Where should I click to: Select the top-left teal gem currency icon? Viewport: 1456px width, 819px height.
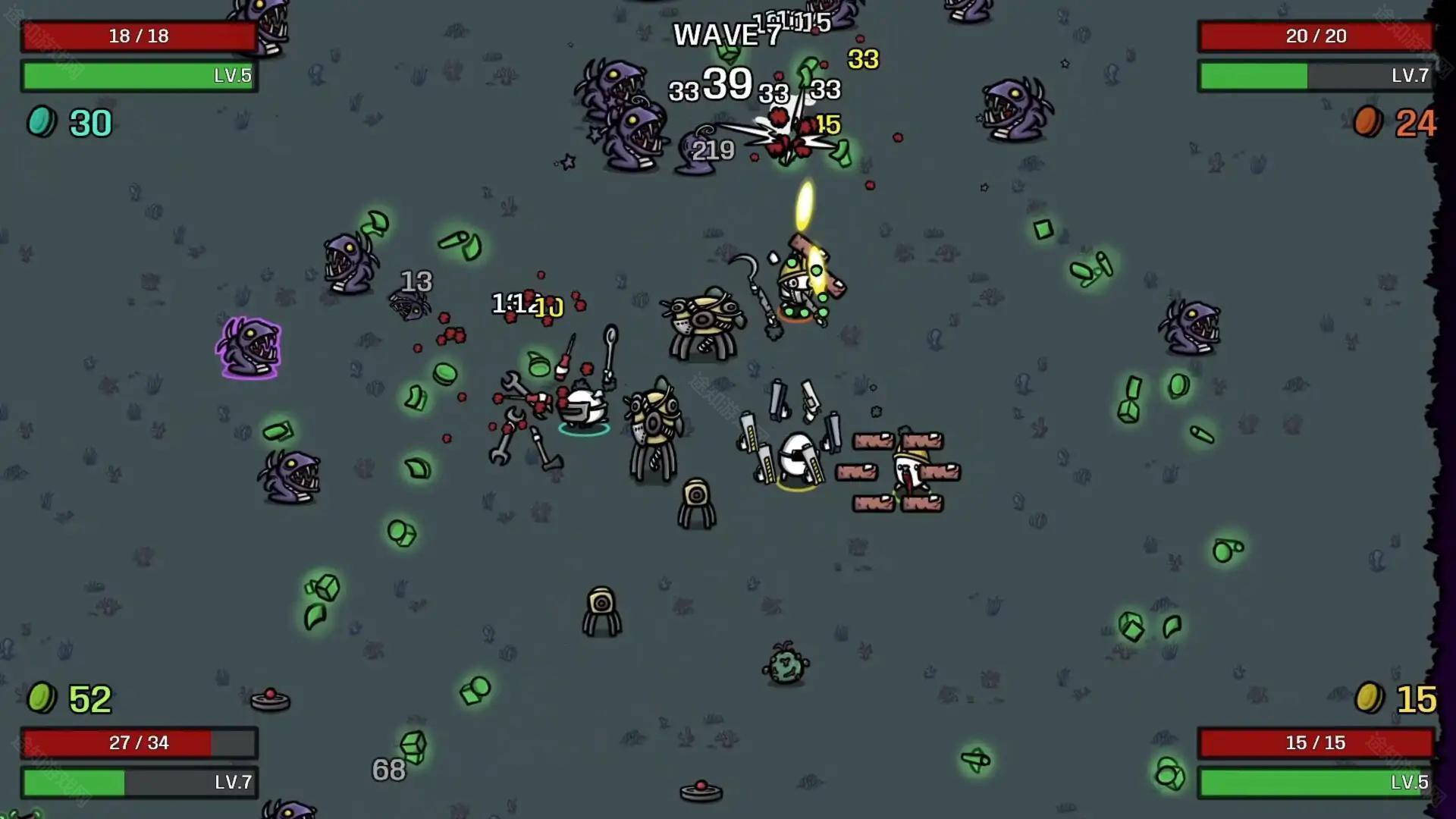pos(42,123)
